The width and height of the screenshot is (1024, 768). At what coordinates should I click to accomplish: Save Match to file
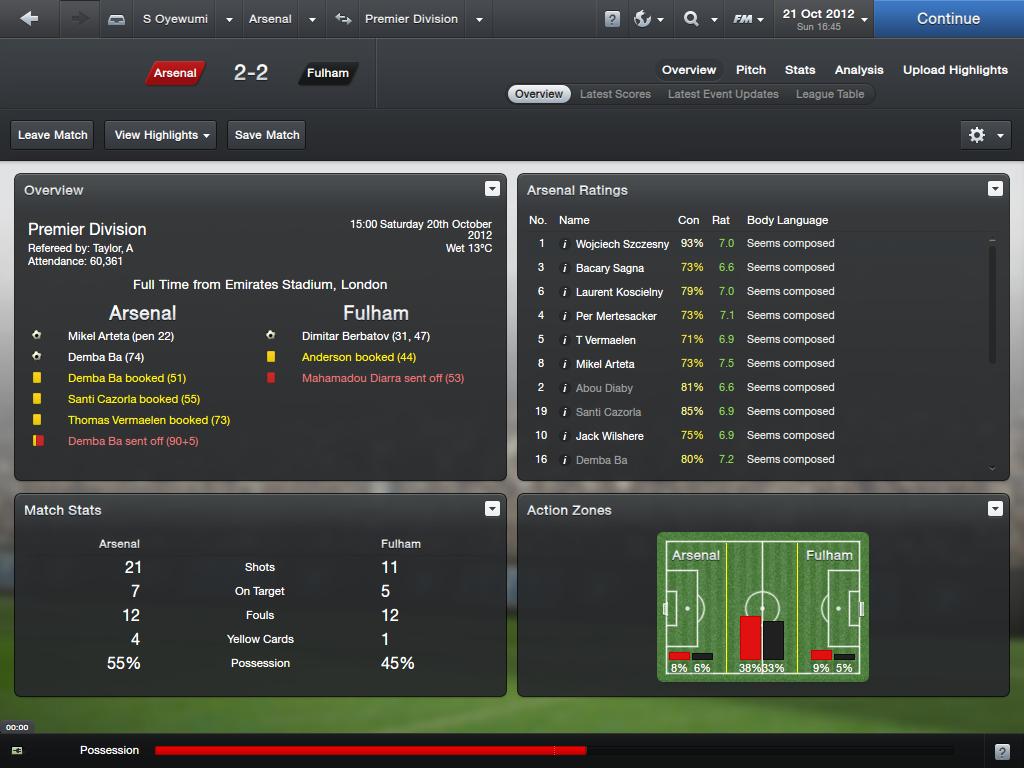coord(267,135)
